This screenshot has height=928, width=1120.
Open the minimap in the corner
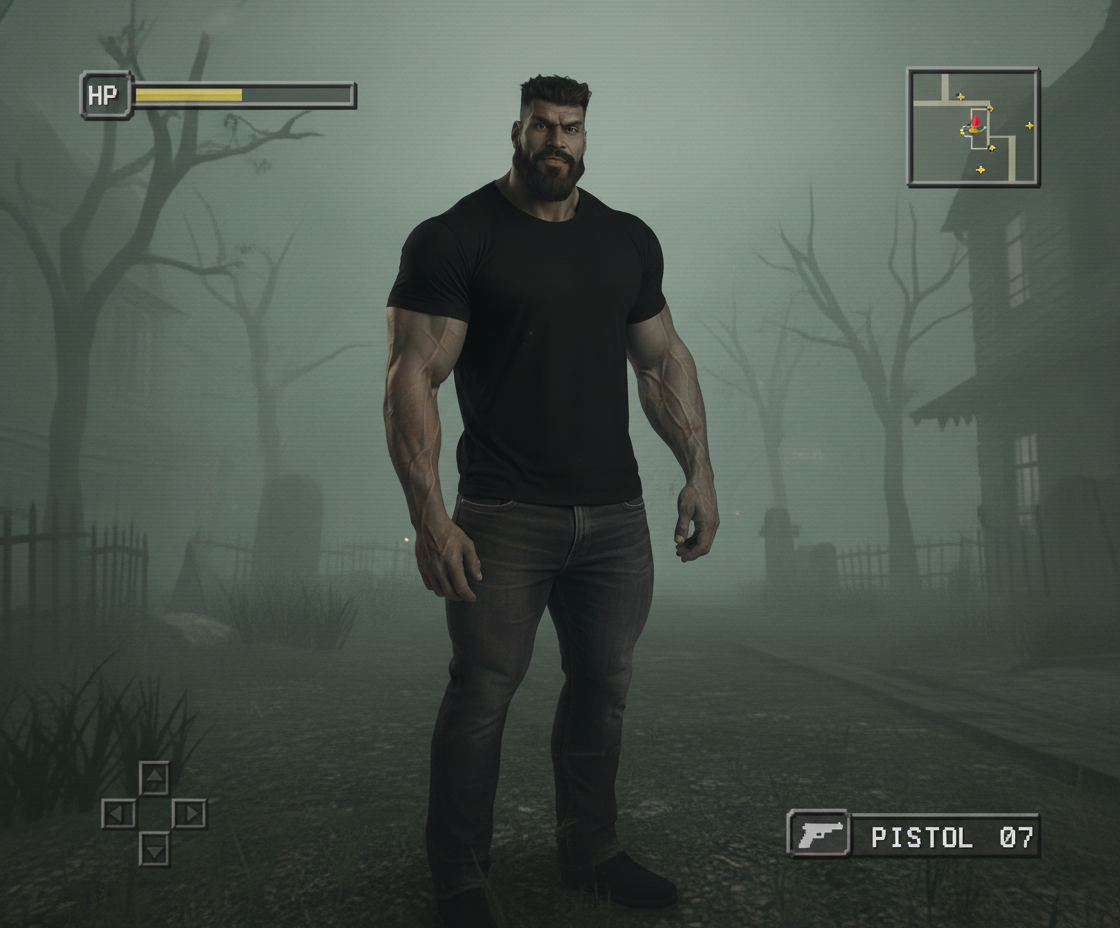point(972,127)
